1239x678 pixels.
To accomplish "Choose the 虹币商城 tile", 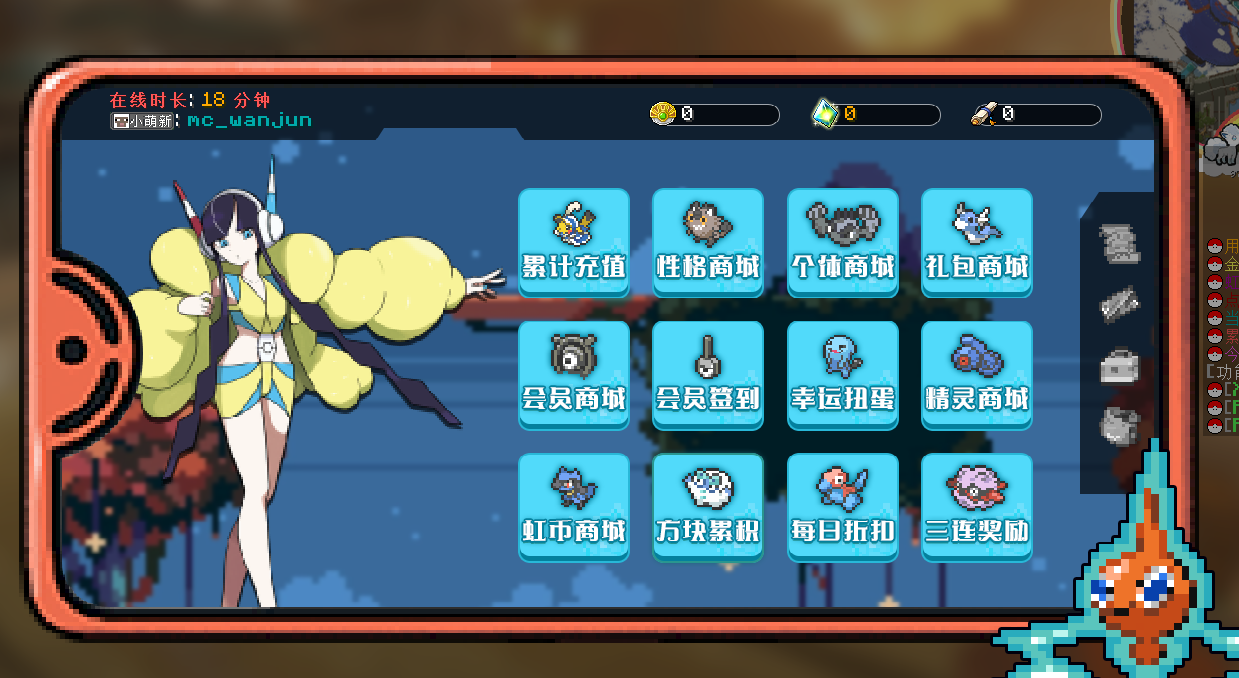I will pyautogui.click(x=574, y=507).
